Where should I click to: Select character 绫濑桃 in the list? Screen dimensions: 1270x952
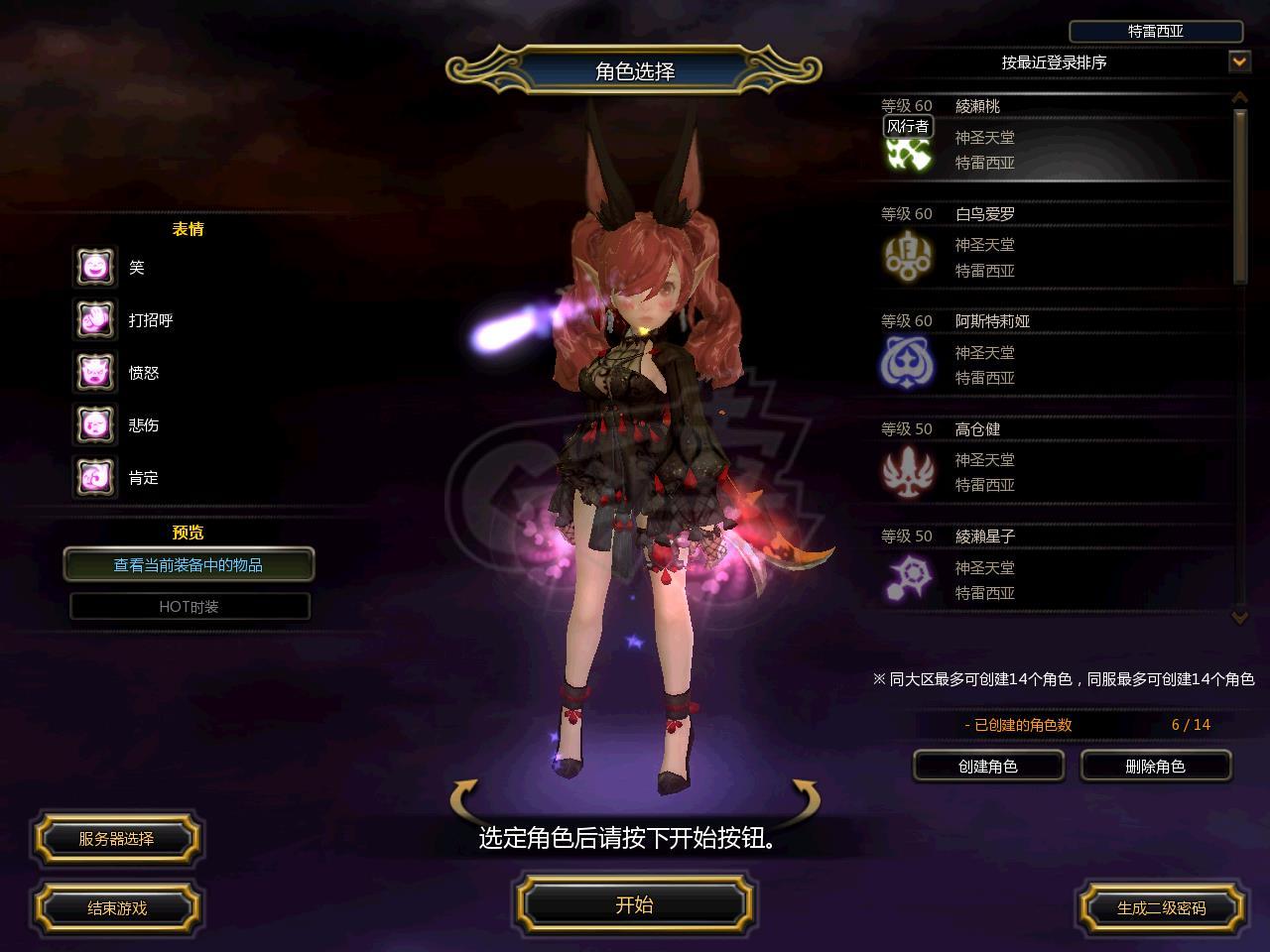[1052, 136]
